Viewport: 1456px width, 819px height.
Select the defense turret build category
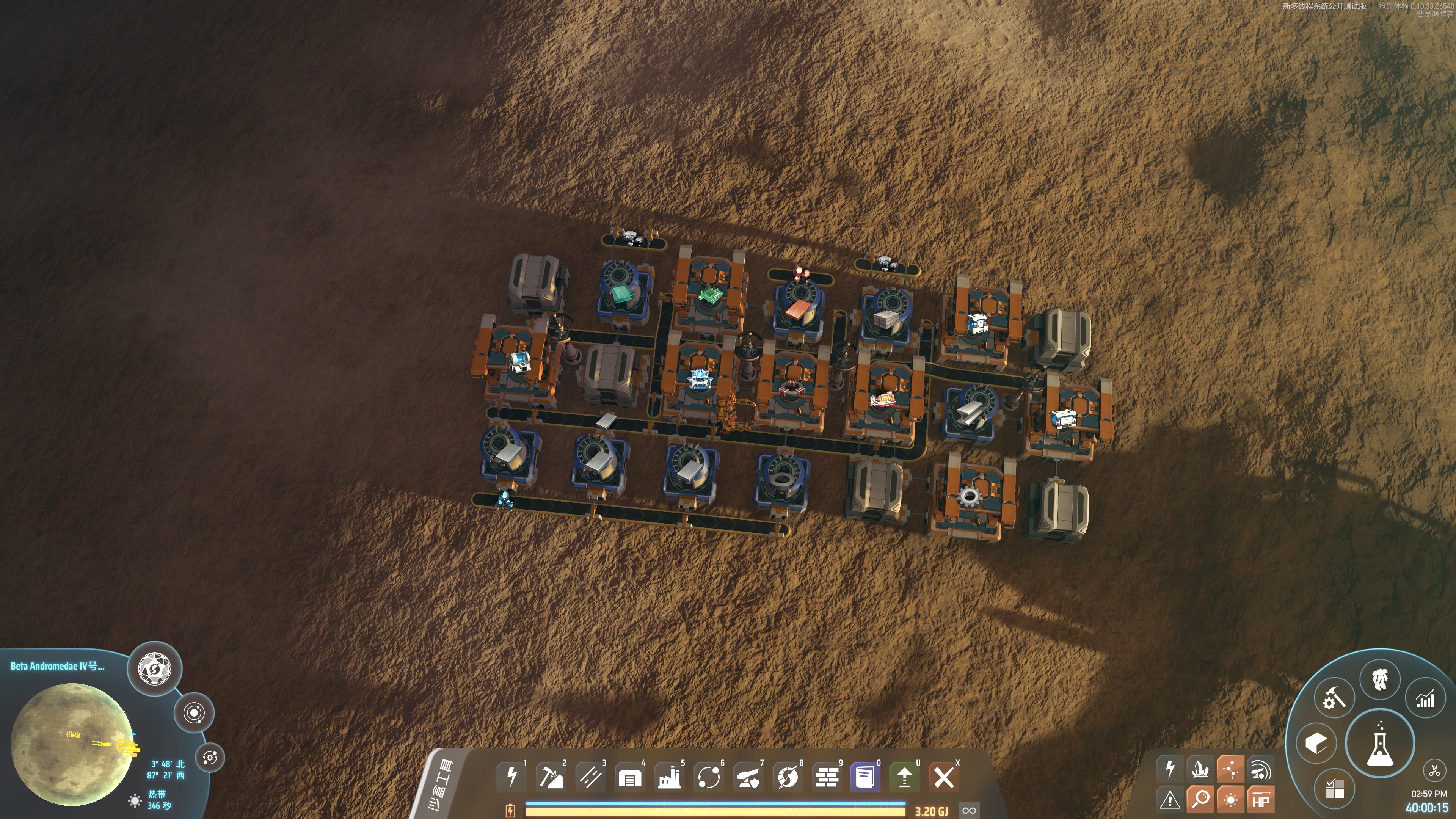tap(748, 777)
